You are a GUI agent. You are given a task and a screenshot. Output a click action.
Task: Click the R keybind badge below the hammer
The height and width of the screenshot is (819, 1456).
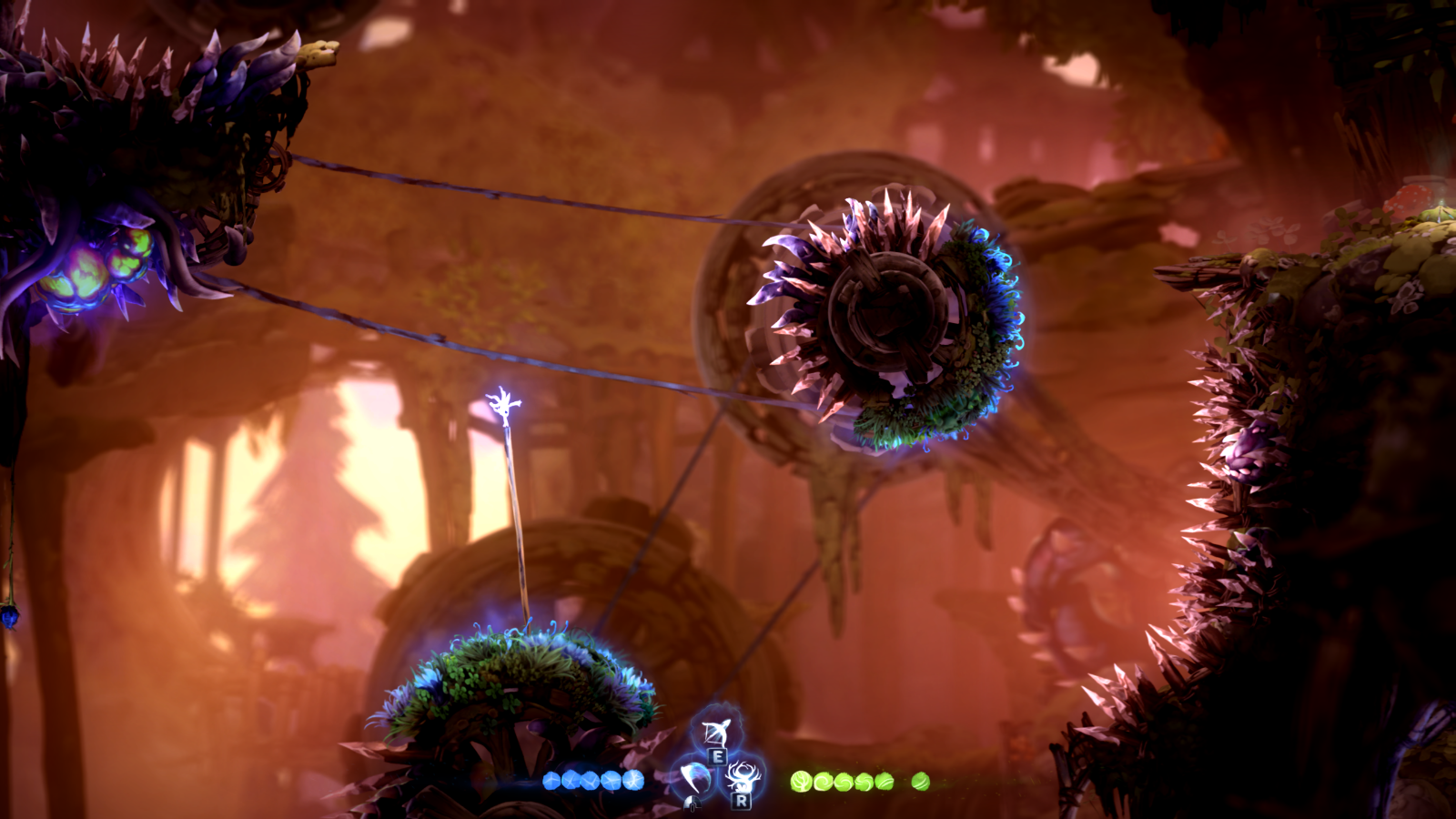click(740, 802)
